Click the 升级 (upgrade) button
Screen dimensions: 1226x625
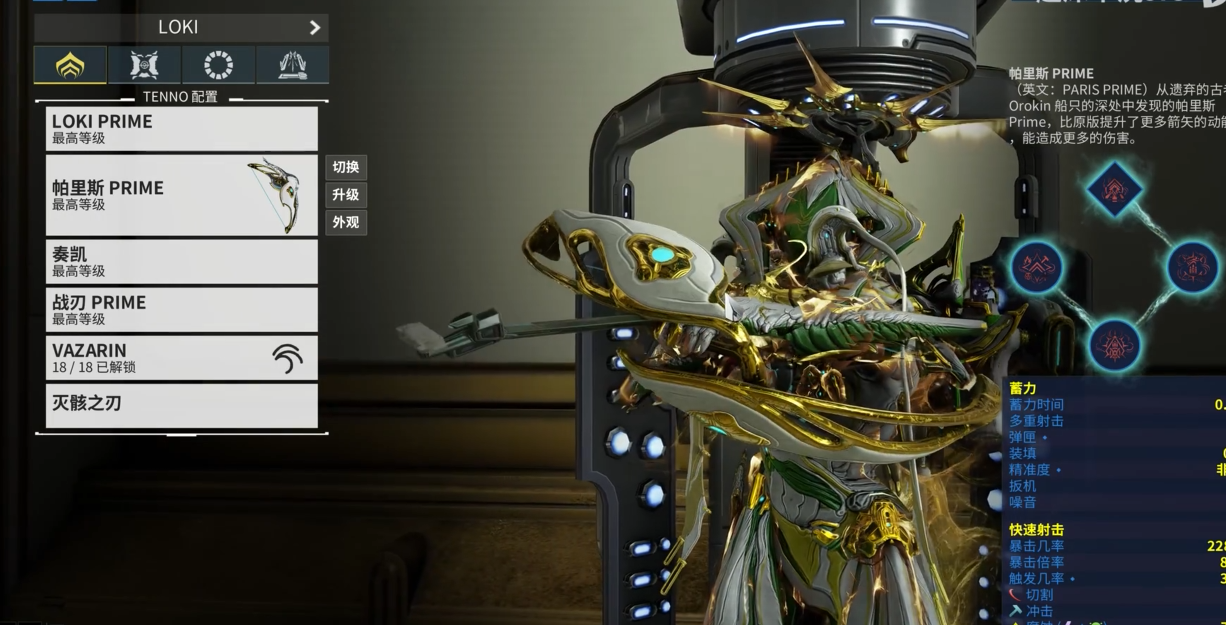tap(346, 195)
